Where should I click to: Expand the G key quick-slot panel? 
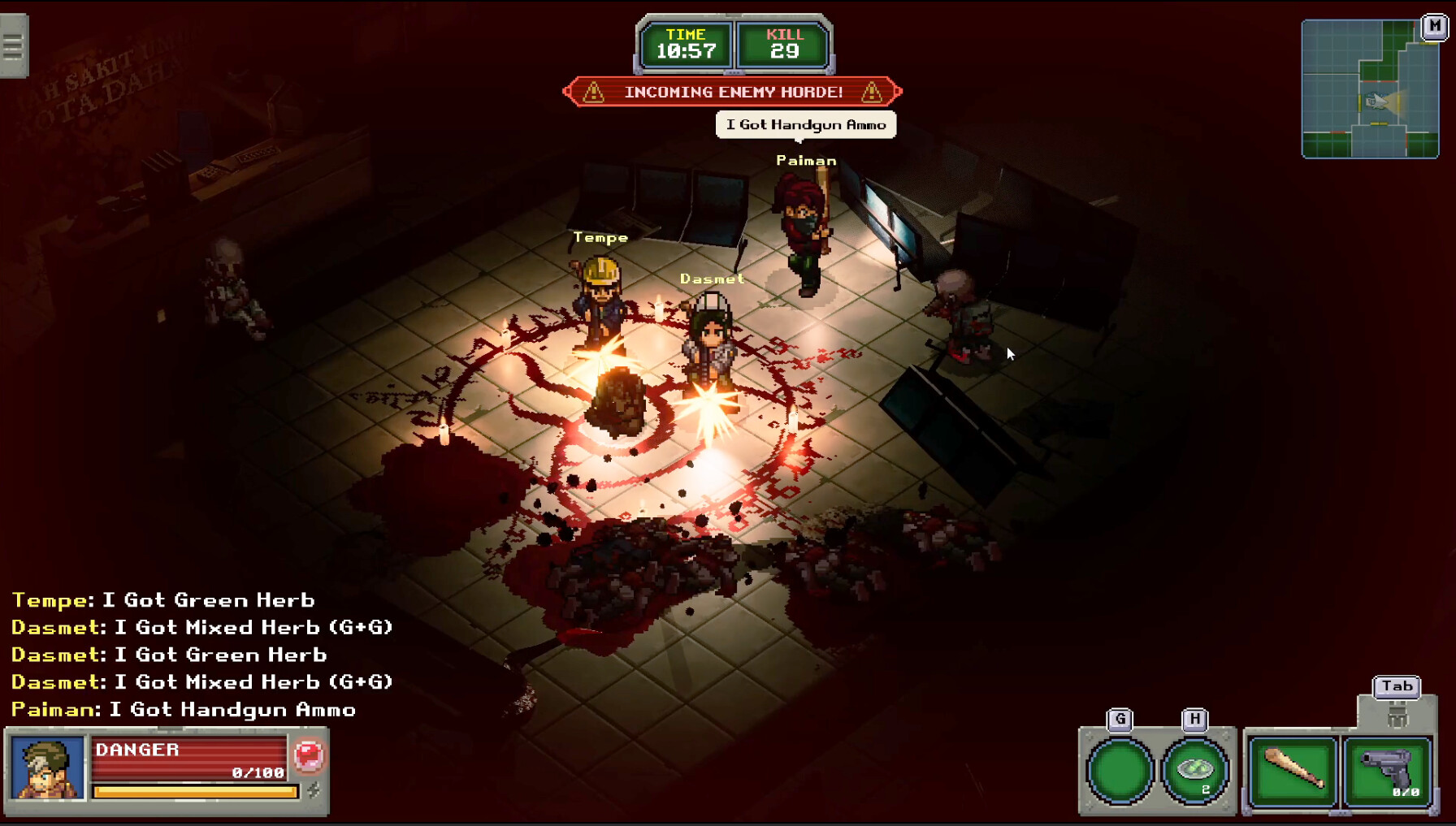coord(1120,718)
